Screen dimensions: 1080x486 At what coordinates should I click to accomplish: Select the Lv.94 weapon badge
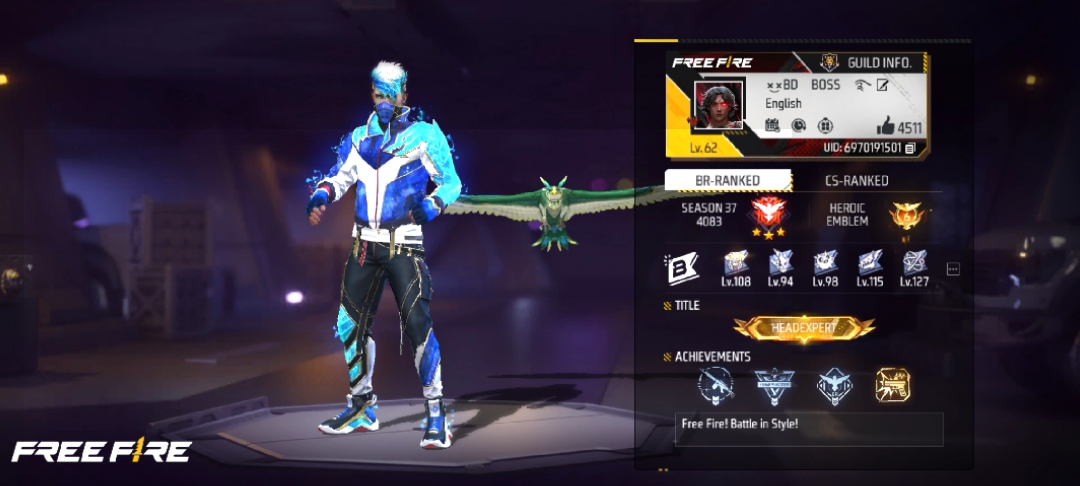click(x=781, y=263)
